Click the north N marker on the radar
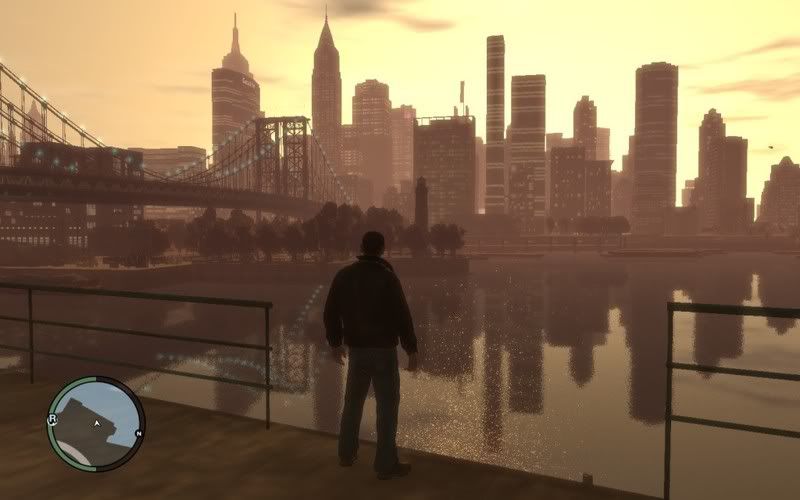The width and height of the screenshot is (800, 500). tap(138, 433)
